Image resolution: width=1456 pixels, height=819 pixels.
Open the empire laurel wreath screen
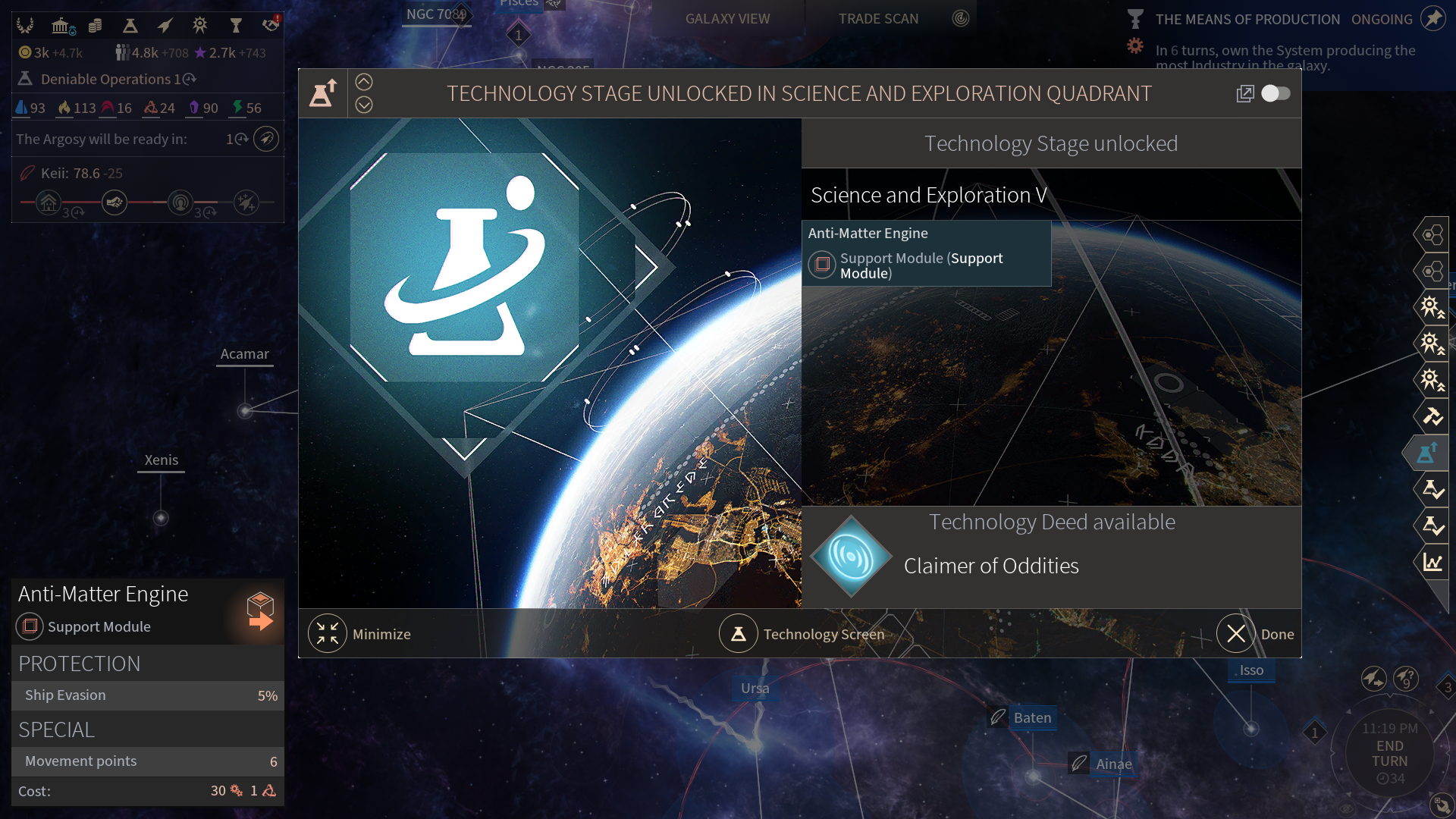pyautogui.click(x=25, y=26)
